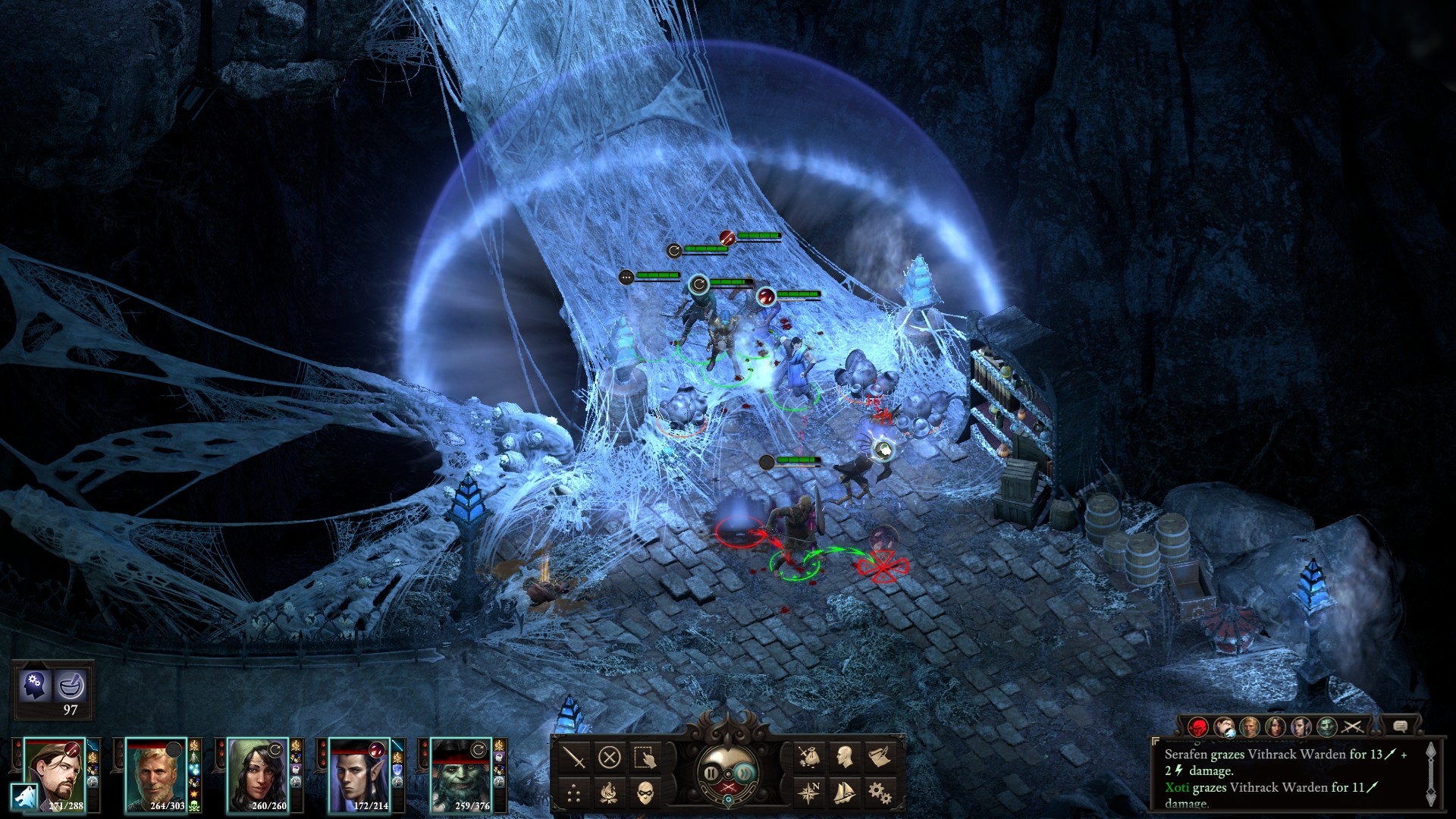Image resolution: width=1456 pixels, height=819 pixels.
Task: Open the character sheet head icon
Action: tap(844, 756)
